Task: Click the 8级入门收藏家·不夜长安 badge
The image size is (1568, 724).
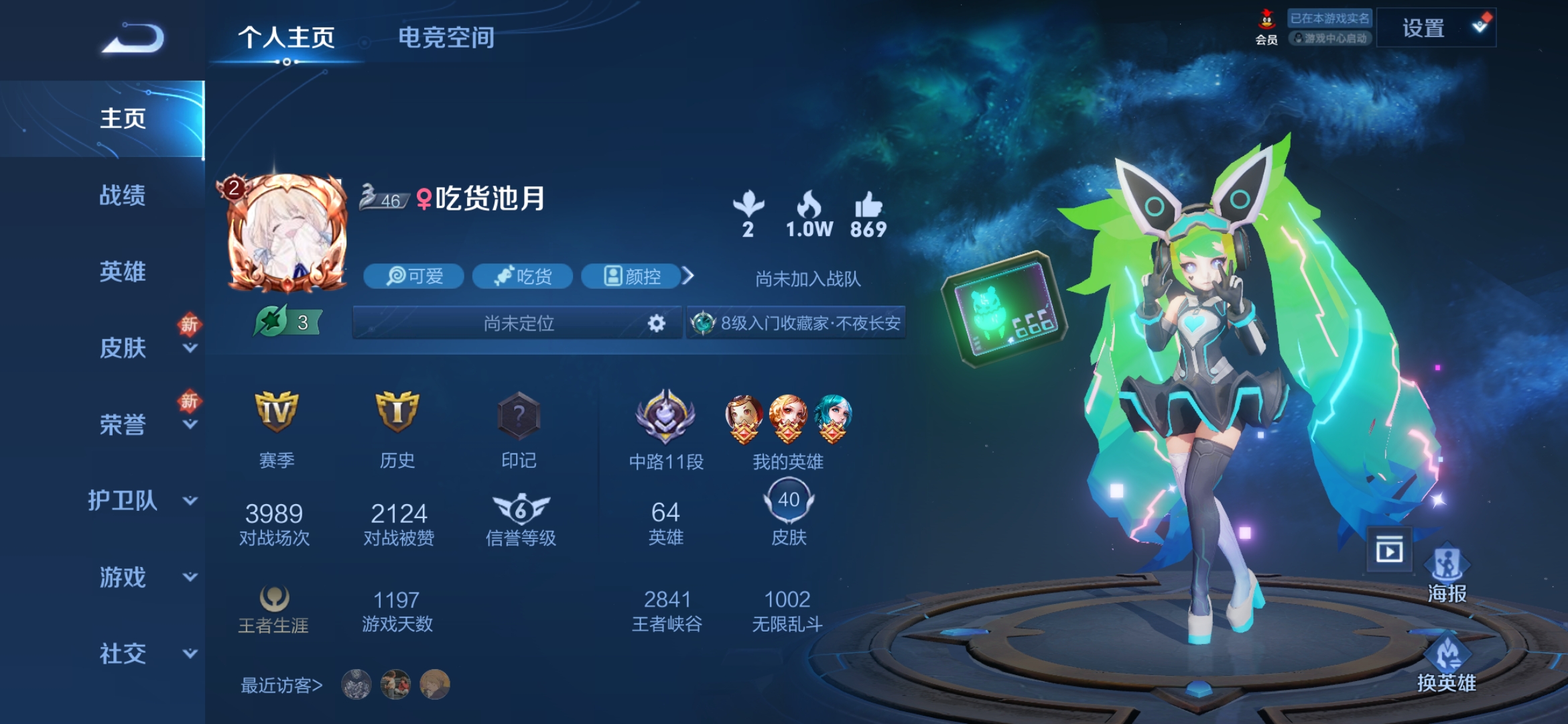Action: pos(795,323)
